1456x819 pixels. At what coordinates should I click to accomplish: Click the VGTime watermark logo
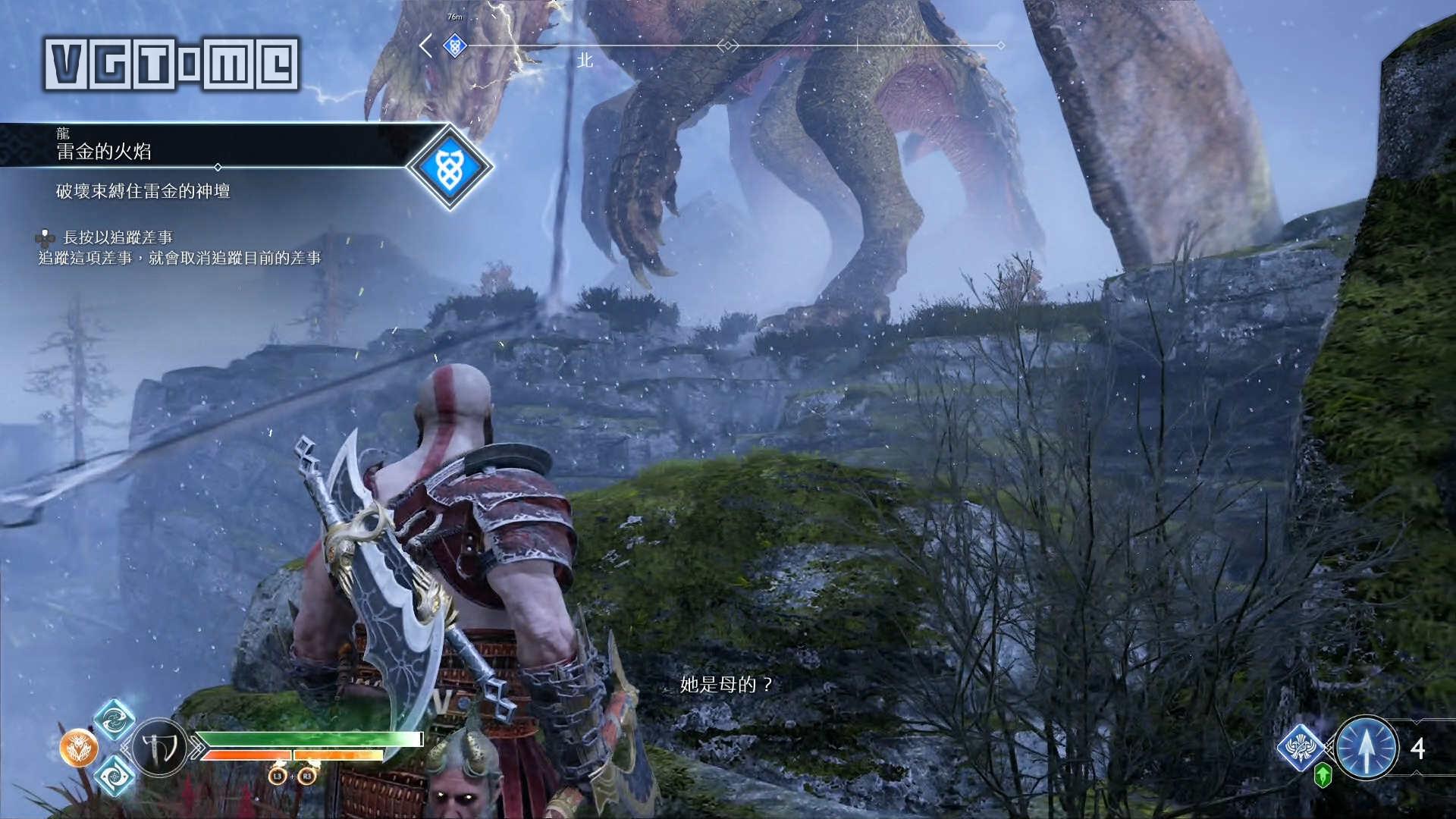171,64
